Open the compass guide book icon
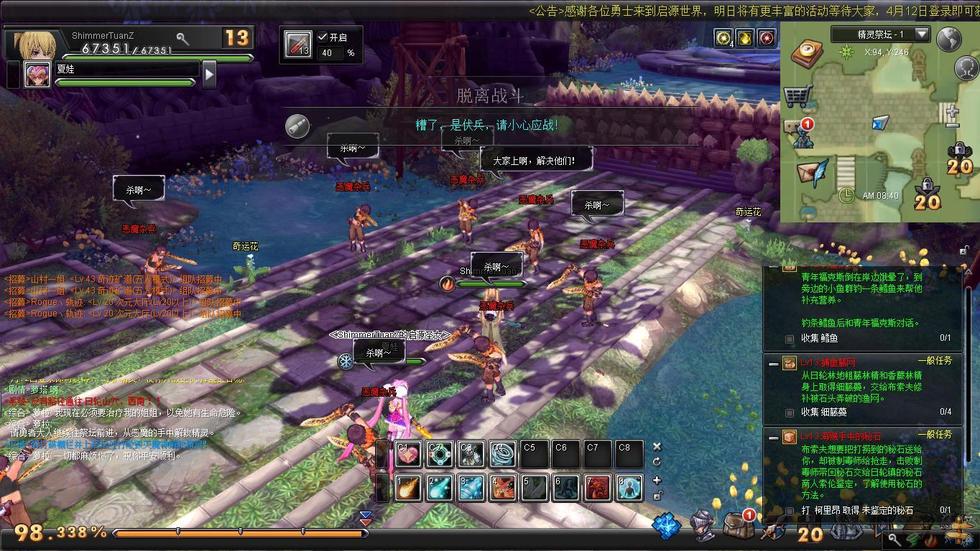Screen dimensions: 980x551 [805, 54]
